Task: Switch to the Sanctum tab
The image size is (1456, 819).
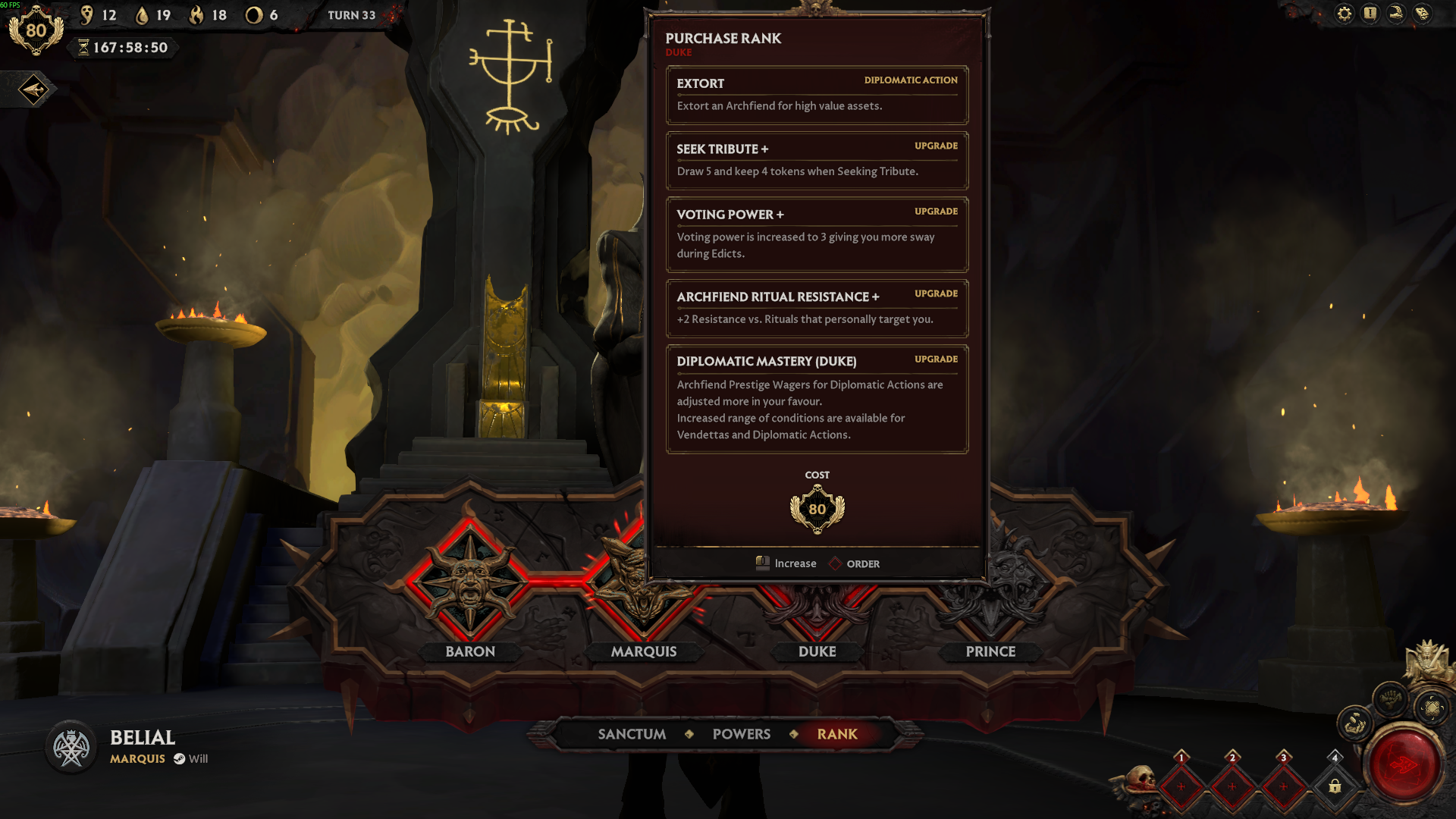Action: 632,734
